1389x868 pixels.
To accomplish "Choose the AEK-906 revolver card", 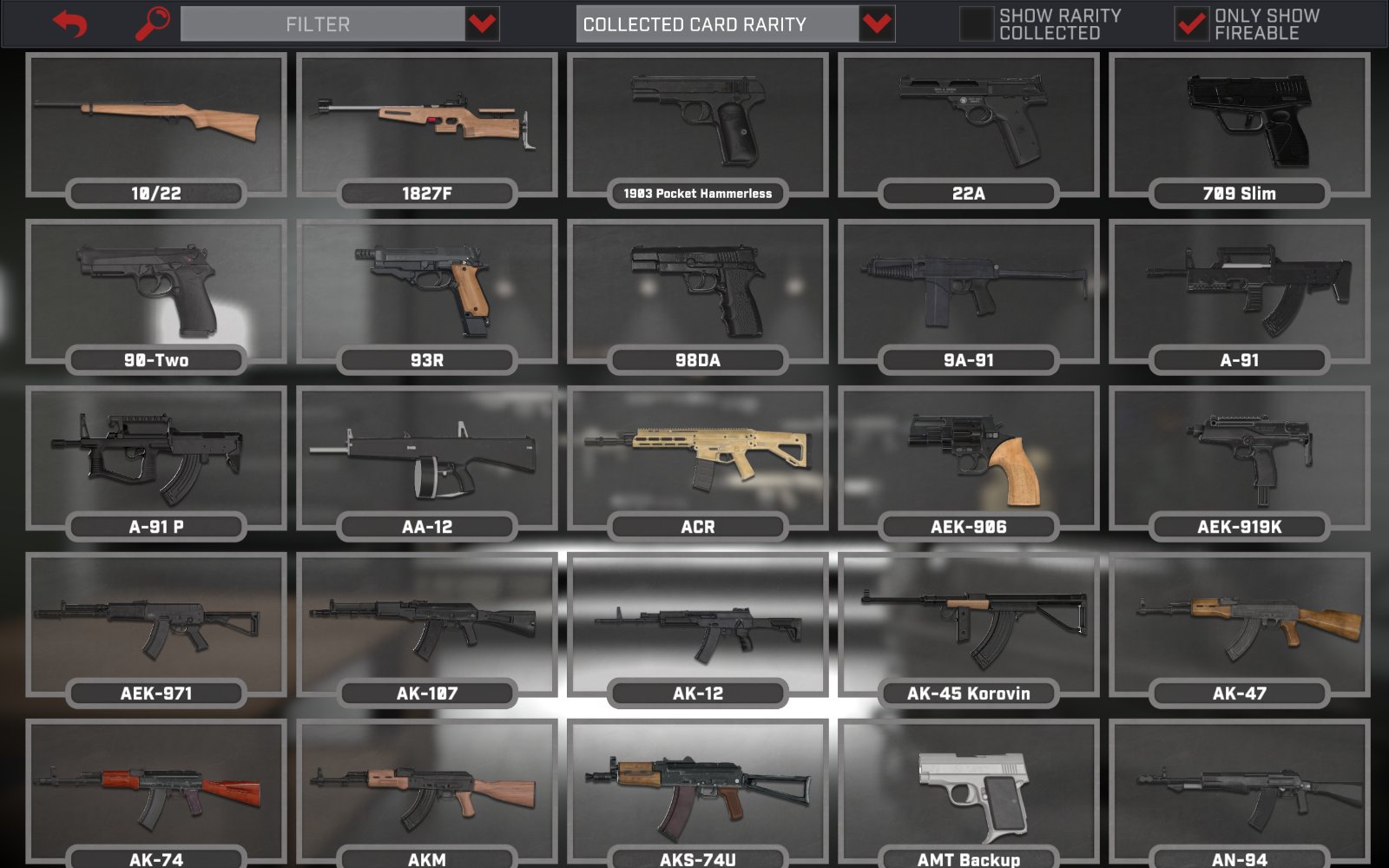I will click(x=969, y=459).
